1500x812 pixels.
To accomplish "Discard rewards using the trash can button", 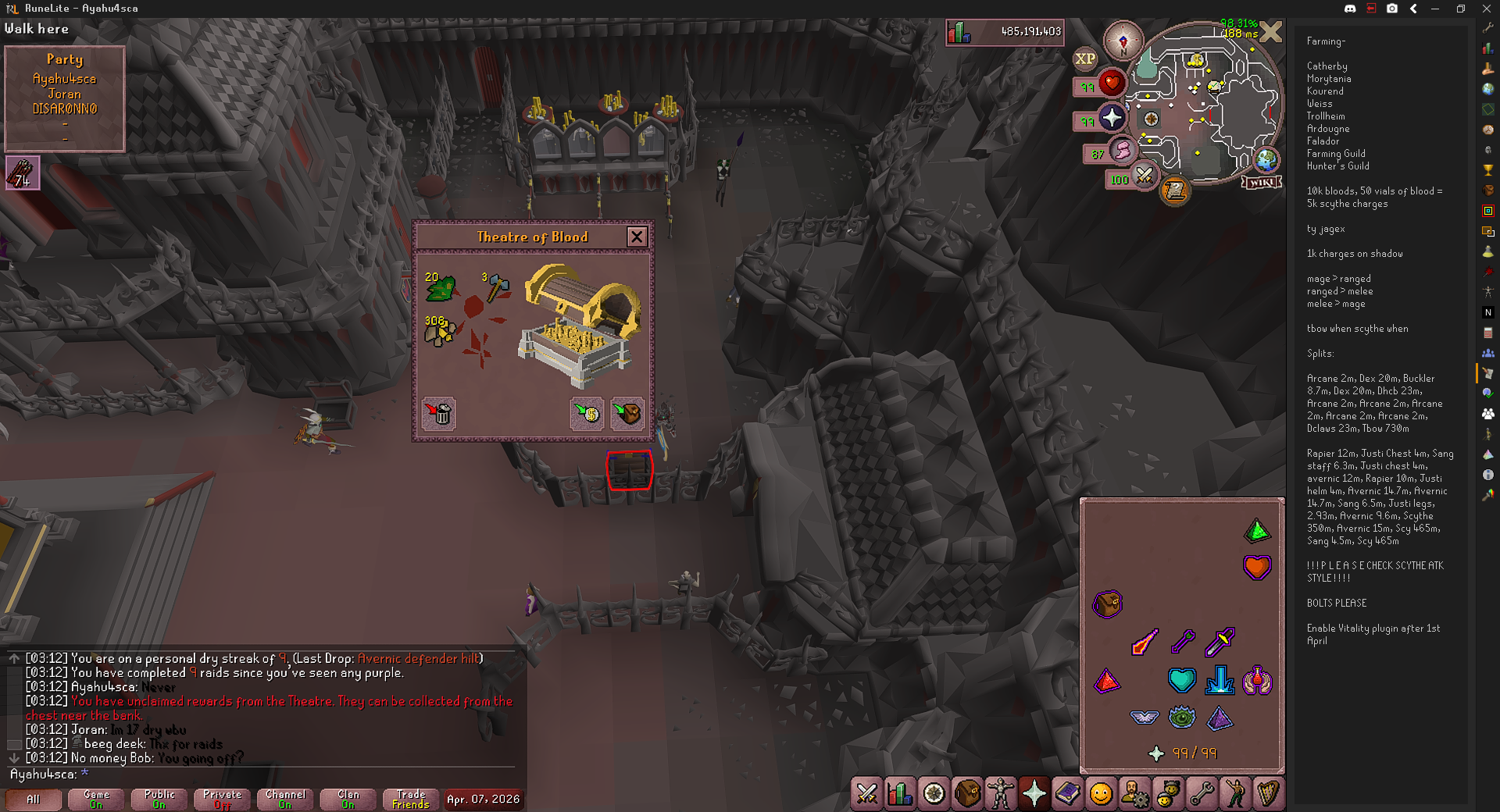I will pos(439,413).
